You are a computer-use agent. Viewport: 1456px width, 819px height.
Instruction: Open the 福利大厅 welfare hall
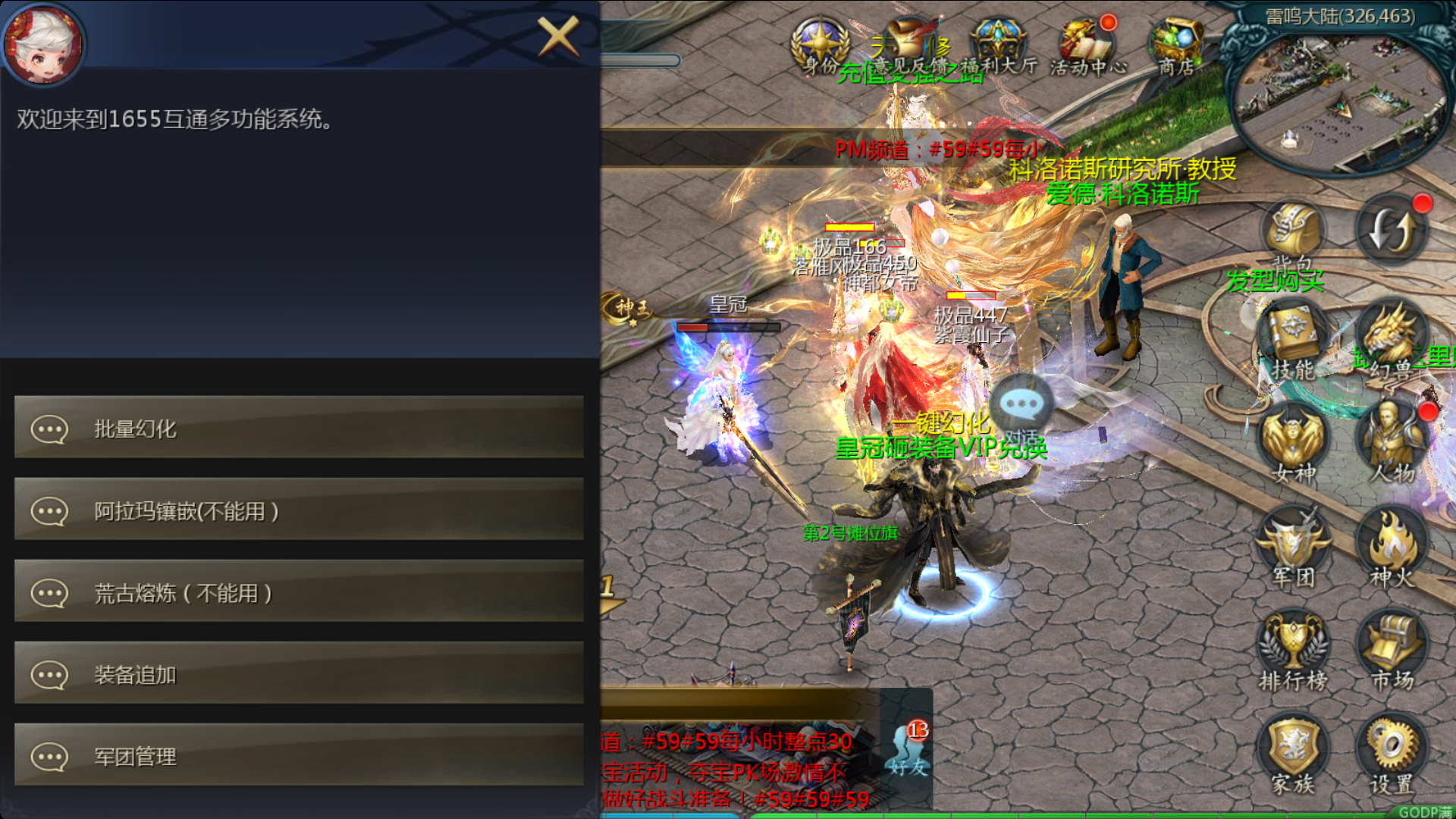[x=999, y=45]
